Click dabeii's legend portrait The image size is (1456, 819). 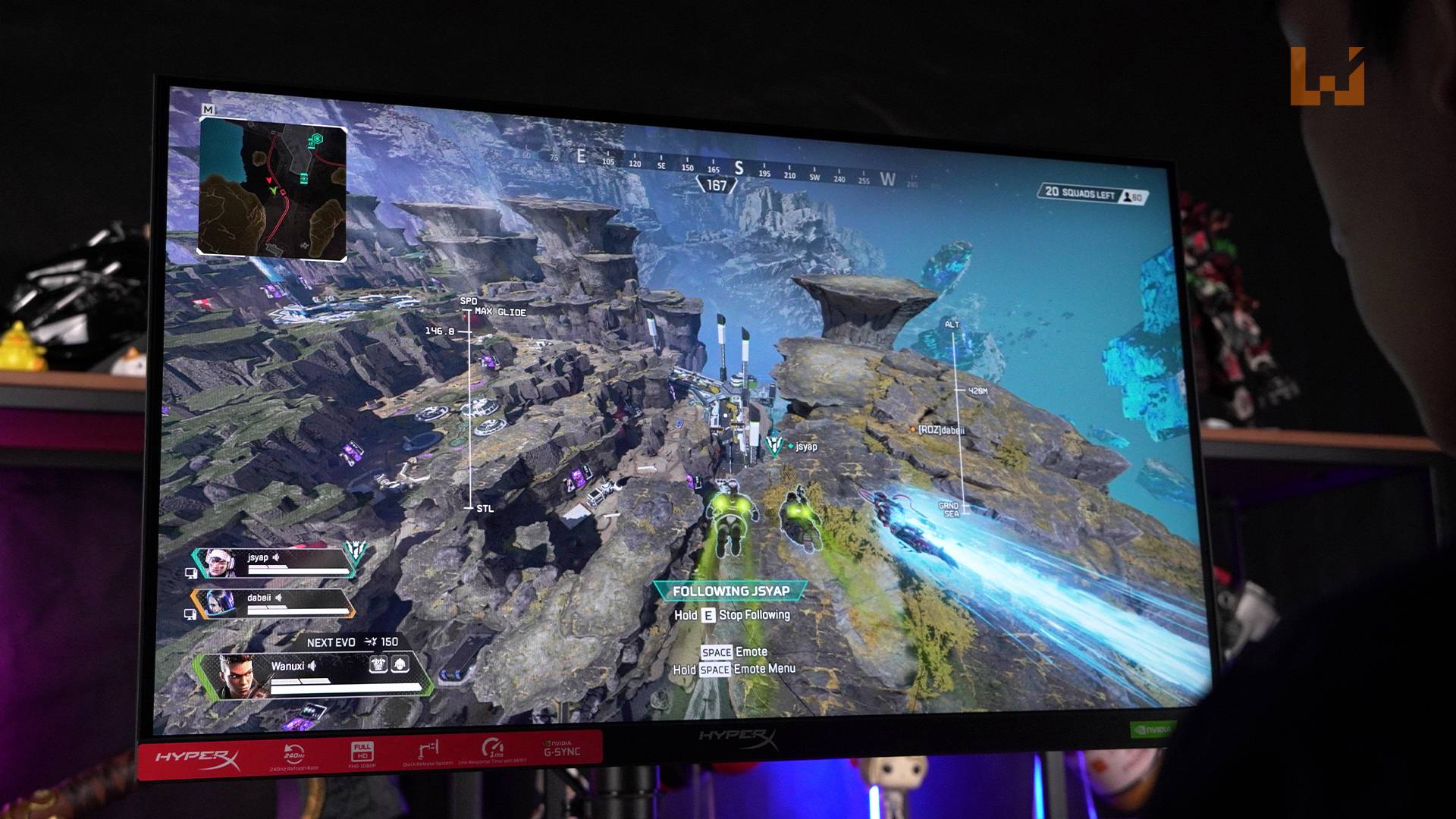(218, 604)
